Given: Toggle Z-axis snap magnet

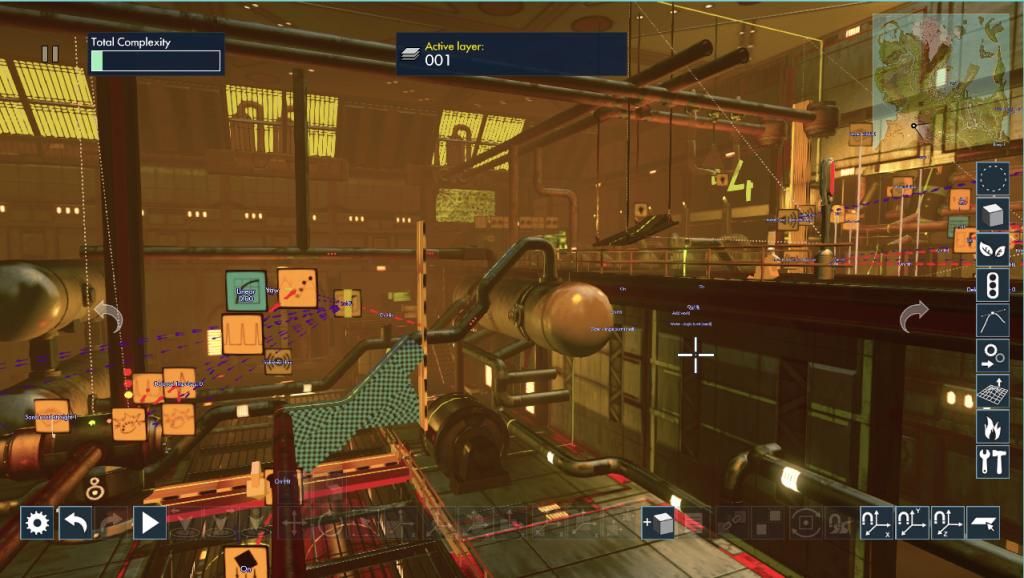Looking at the screenshot, I should (x=947, y=523).
